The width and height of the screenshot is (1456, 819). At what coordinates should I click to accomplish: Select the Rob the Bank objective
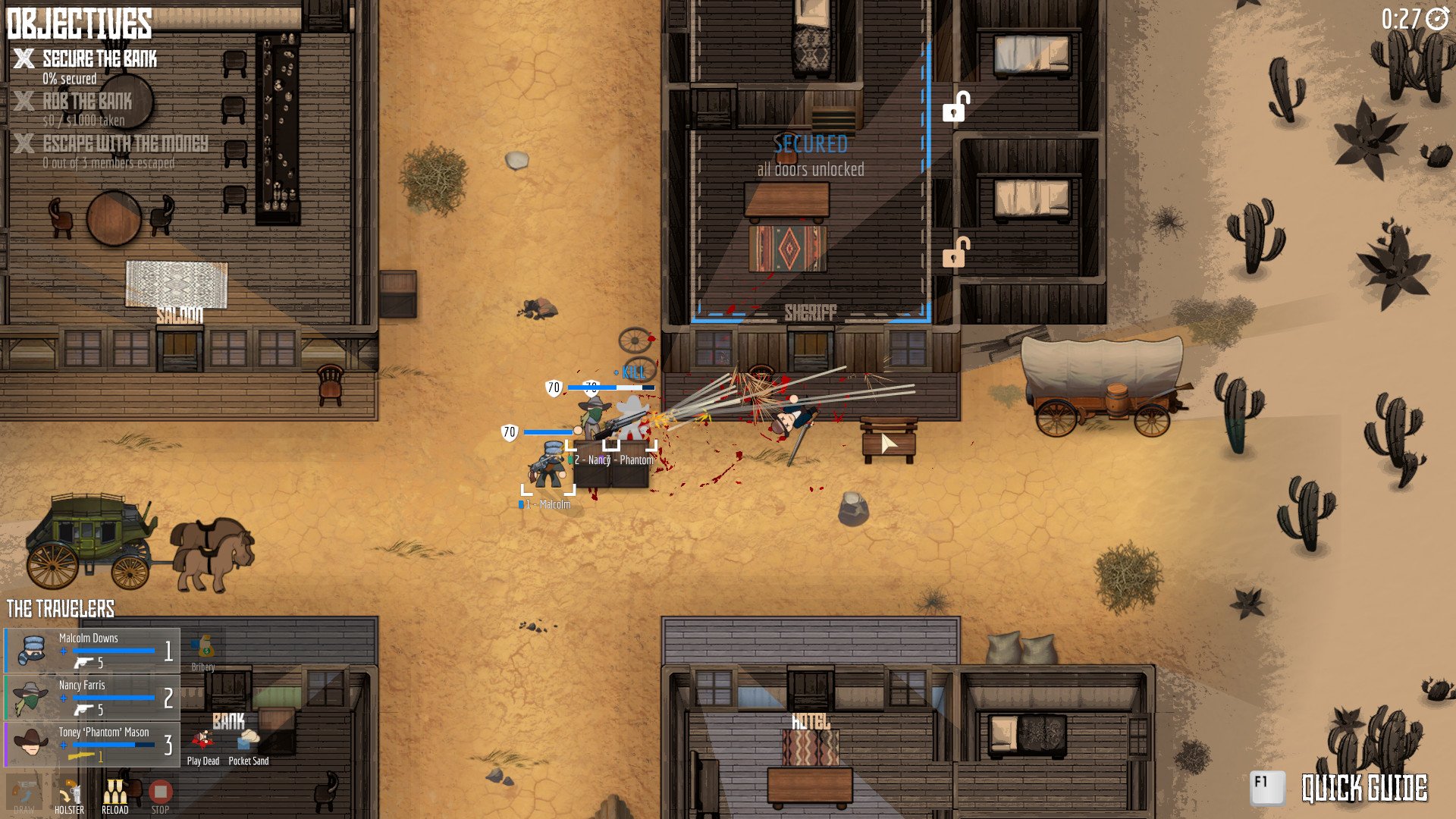tap(87, 102)
